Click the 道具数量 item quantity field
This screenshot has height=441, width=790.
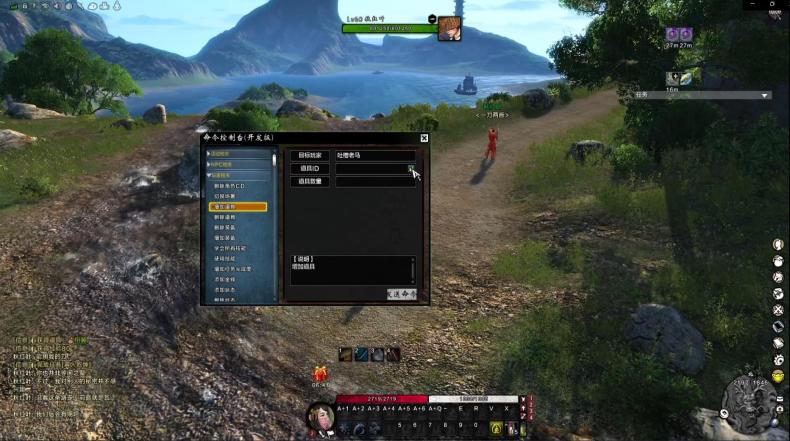point(375,182)
